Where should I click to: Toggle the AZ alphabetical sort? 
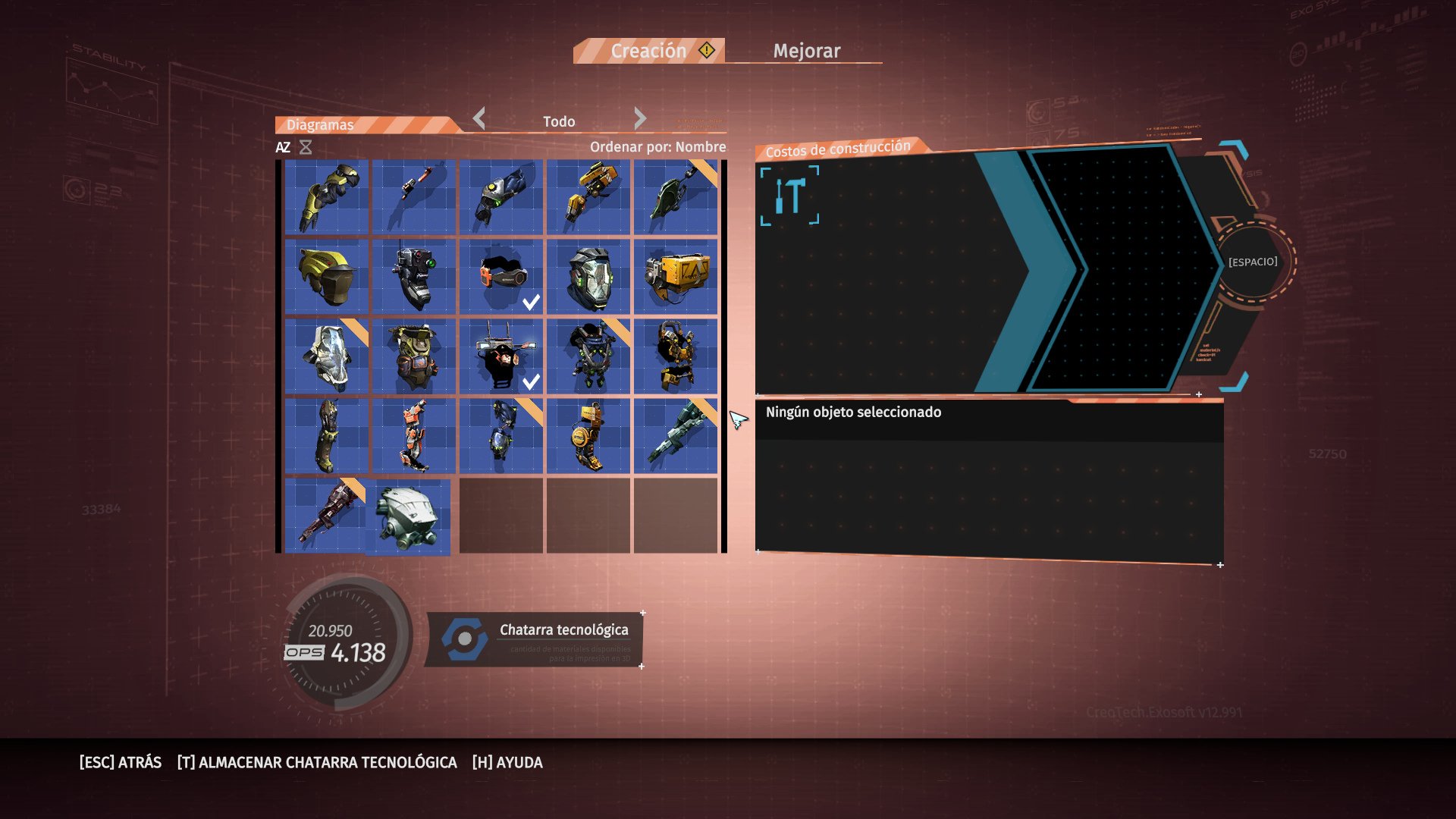click(283, 147)
